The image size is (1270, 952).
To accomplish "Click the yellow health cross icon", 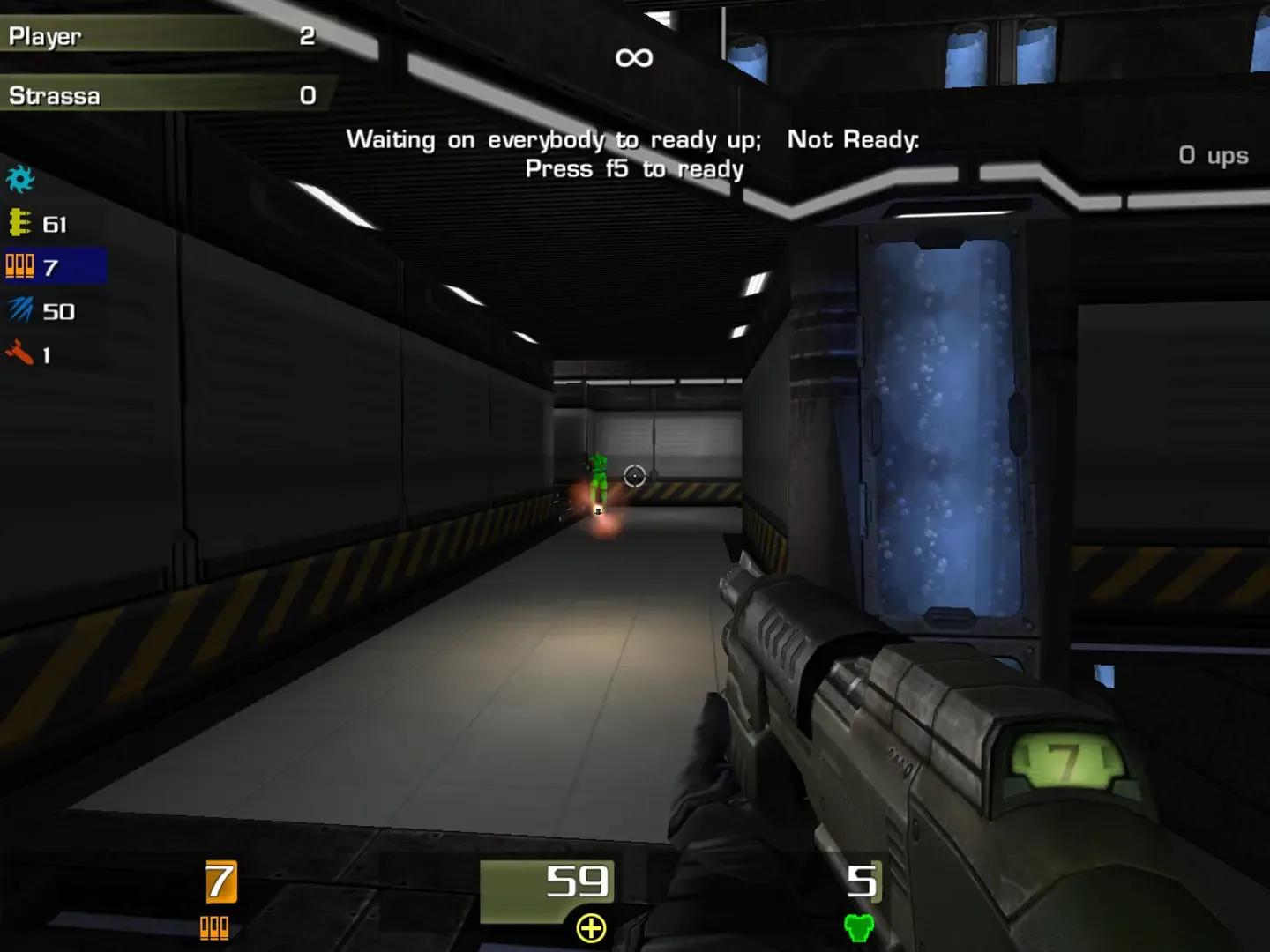I will (x=591, y=926).
